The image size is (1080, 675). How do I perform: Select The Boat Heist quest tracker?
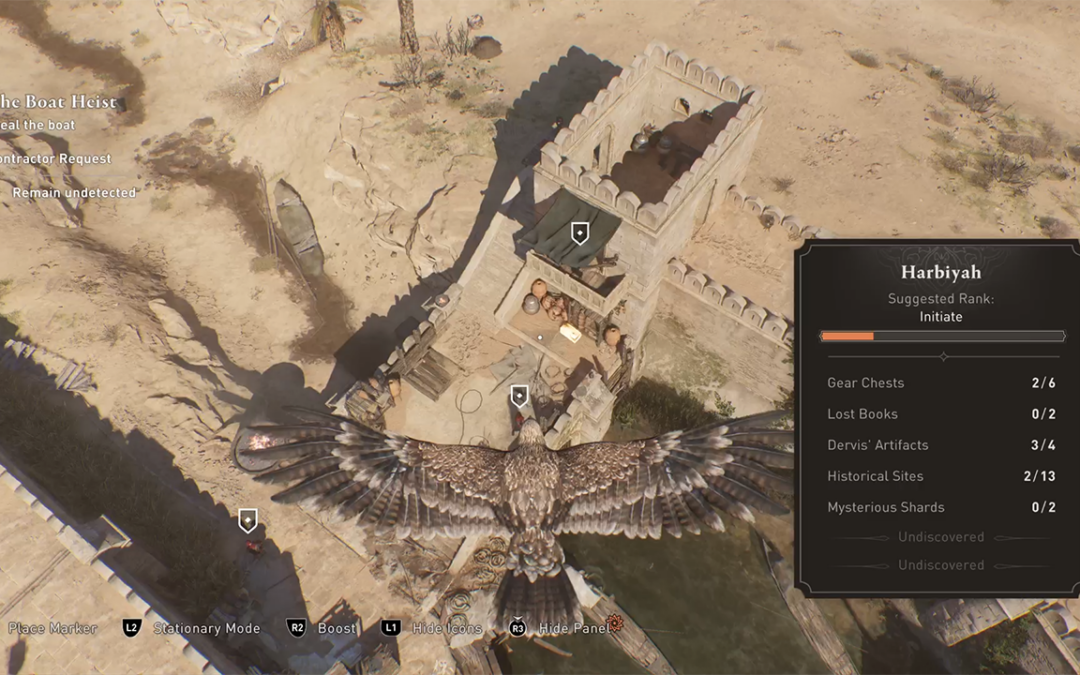[58, 102]
